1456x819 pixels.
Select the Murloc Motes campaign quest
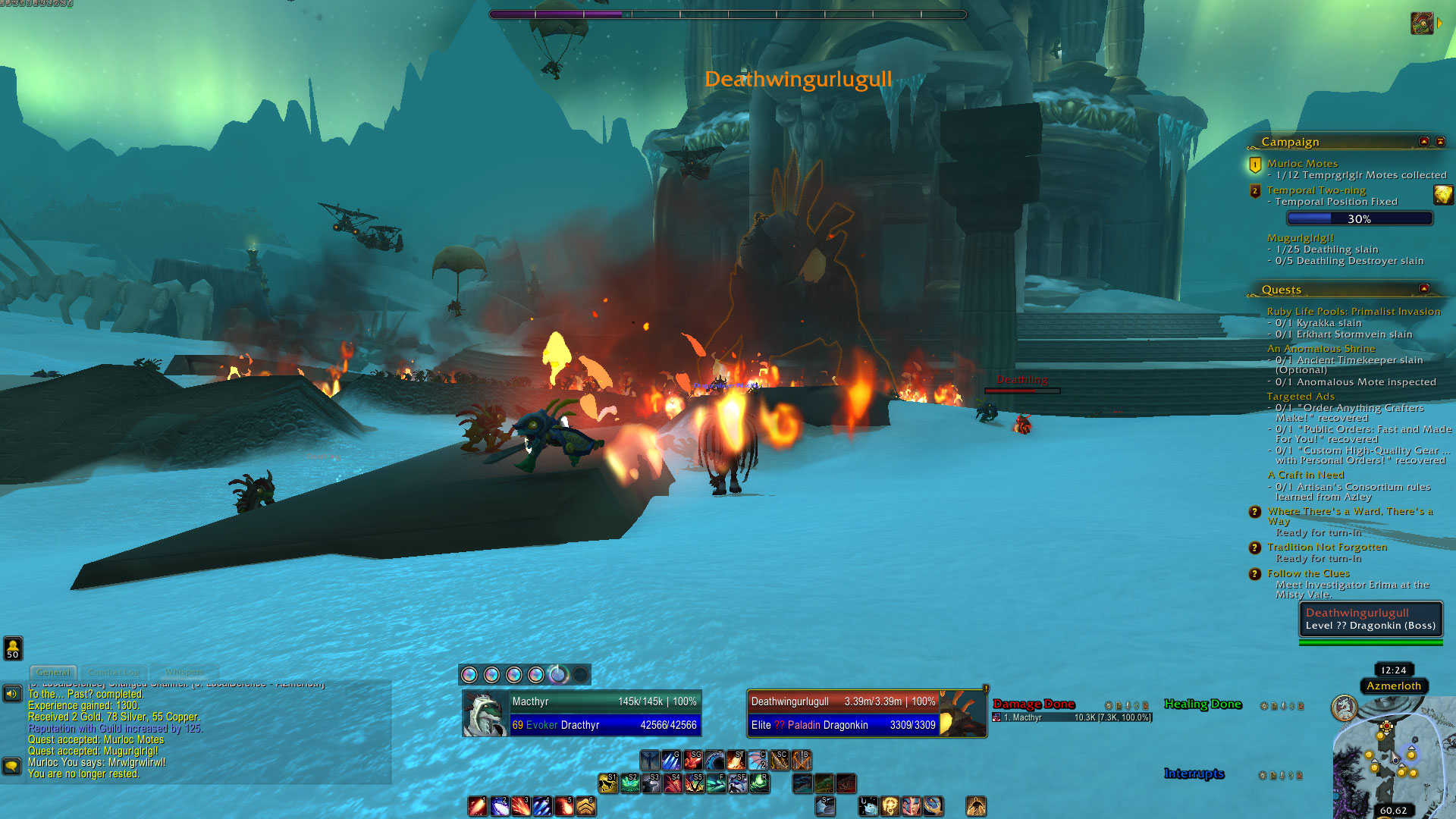click(1302, 163)
